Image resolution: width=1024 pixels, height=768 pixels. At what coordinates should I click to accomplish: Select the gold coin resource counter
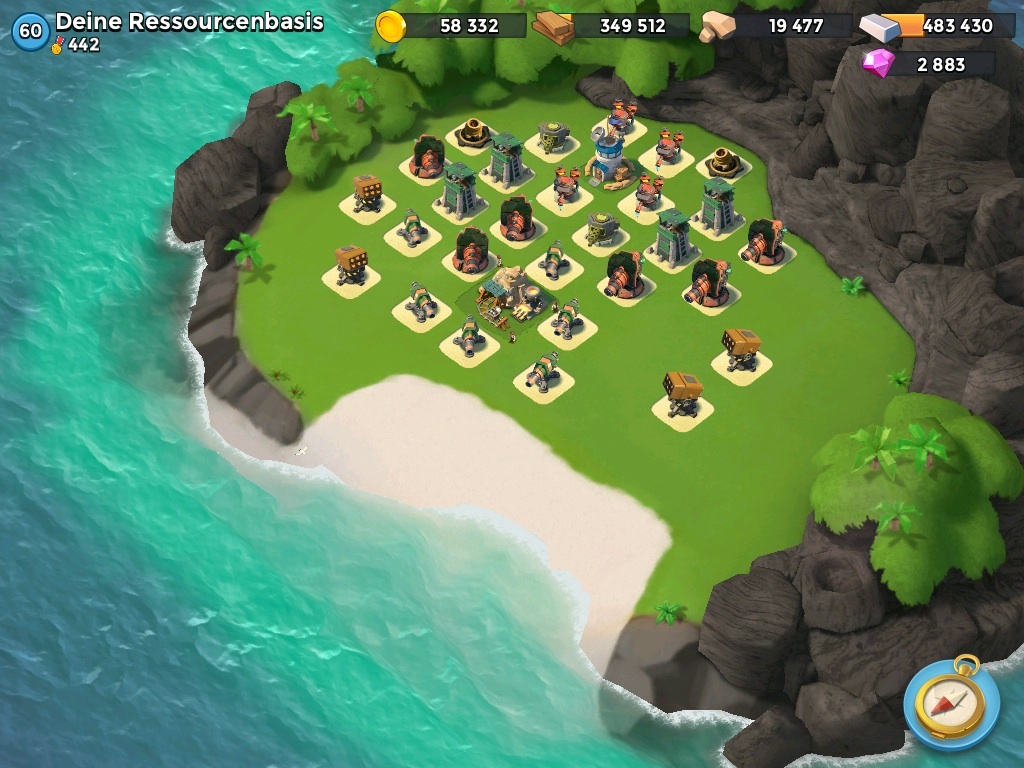click(452, 26)
